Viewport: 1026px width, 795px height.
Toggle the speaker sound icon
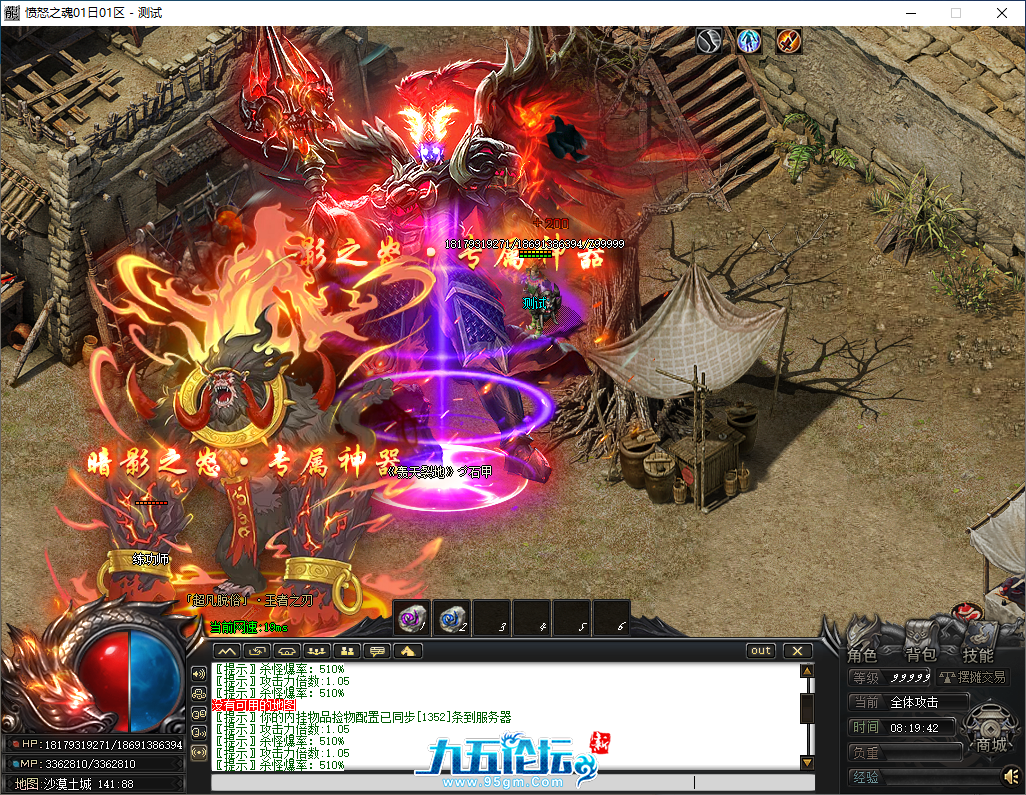(x=1009, y=776)
